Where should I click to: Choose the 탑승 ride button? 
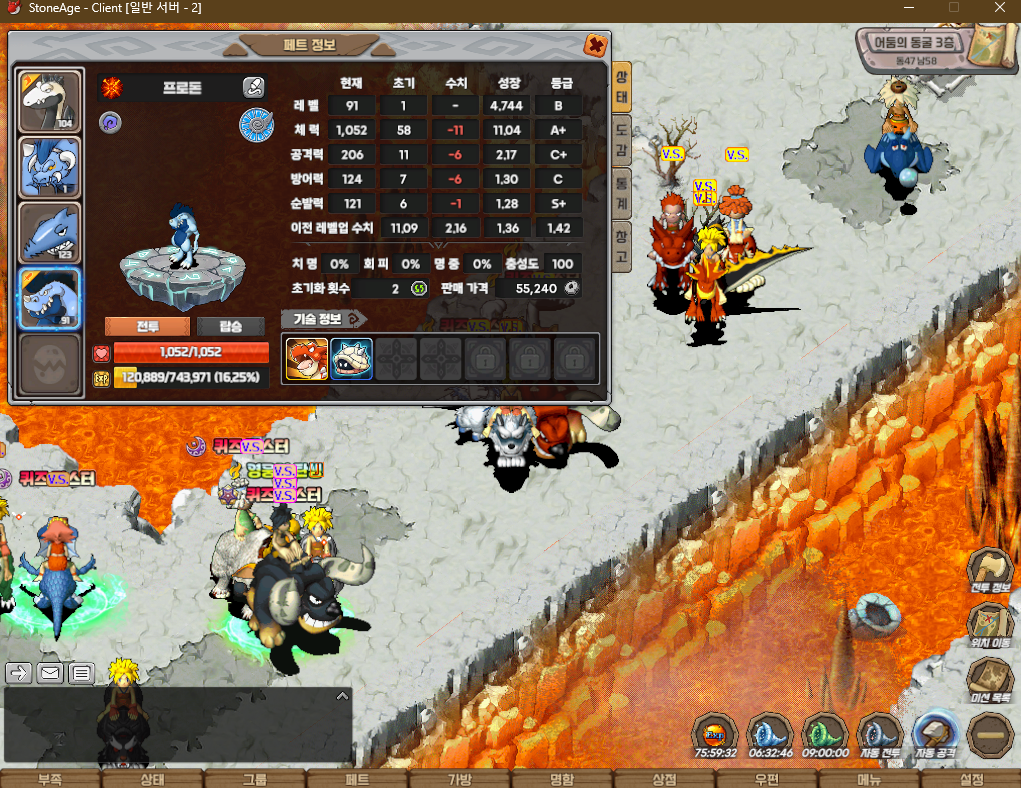coord(230,327)
